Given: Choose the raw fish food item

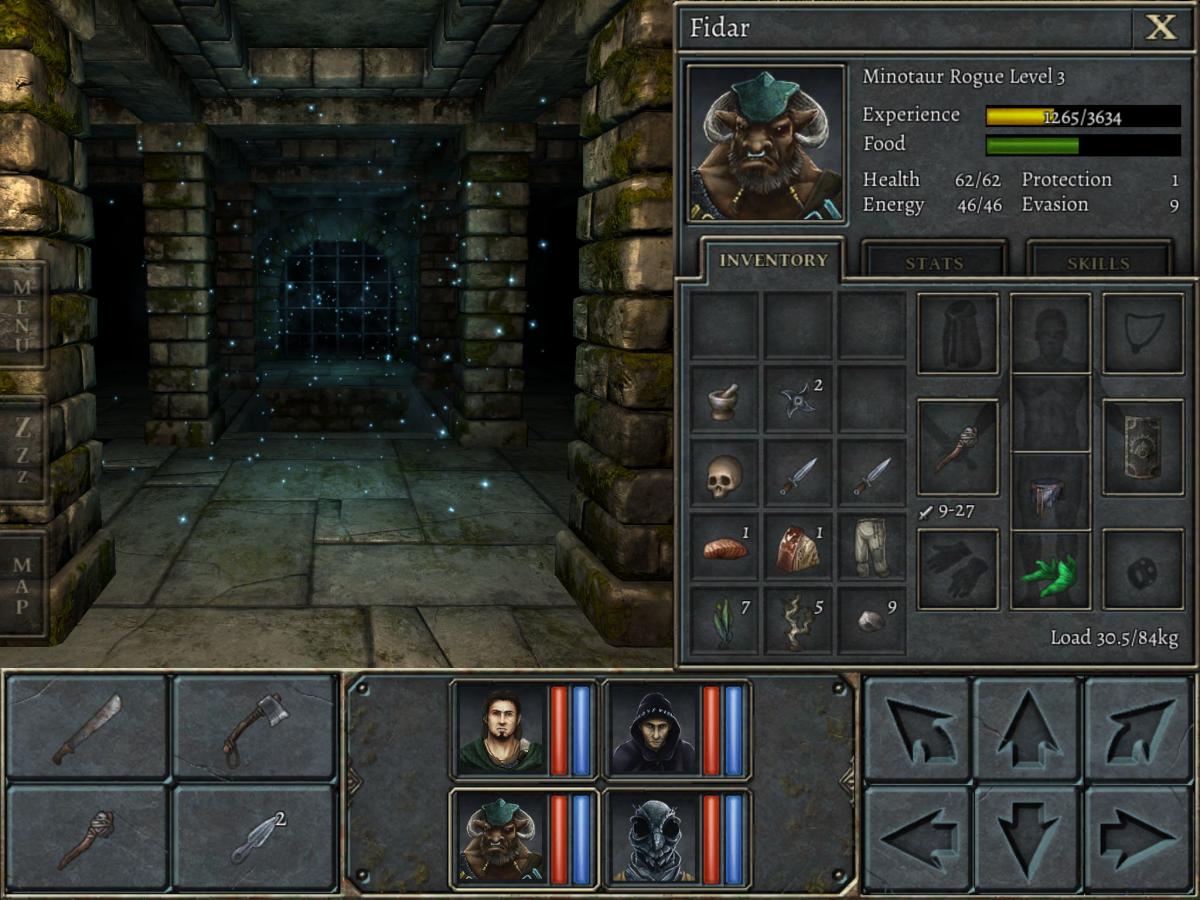Looking at the screenshot, I should tap(724, 548).
